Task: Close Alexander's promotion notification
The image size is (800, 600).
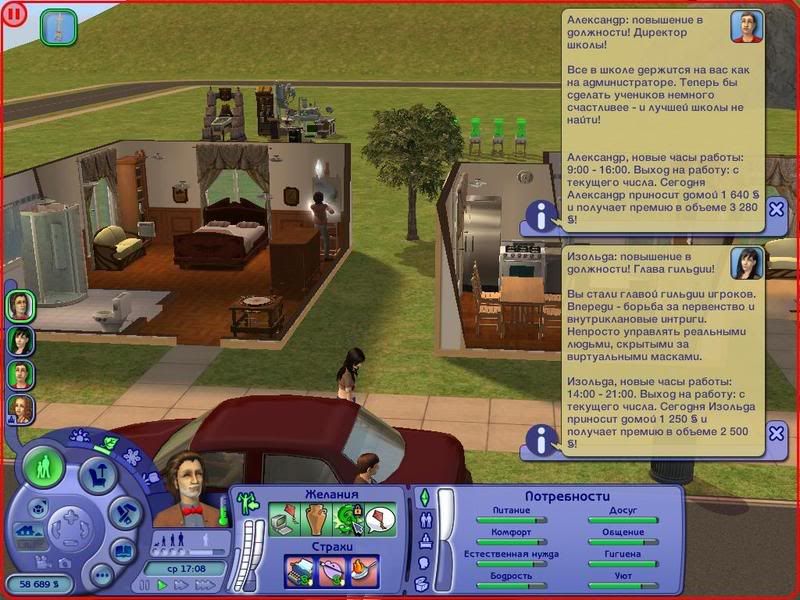Action: click(776, 209)
